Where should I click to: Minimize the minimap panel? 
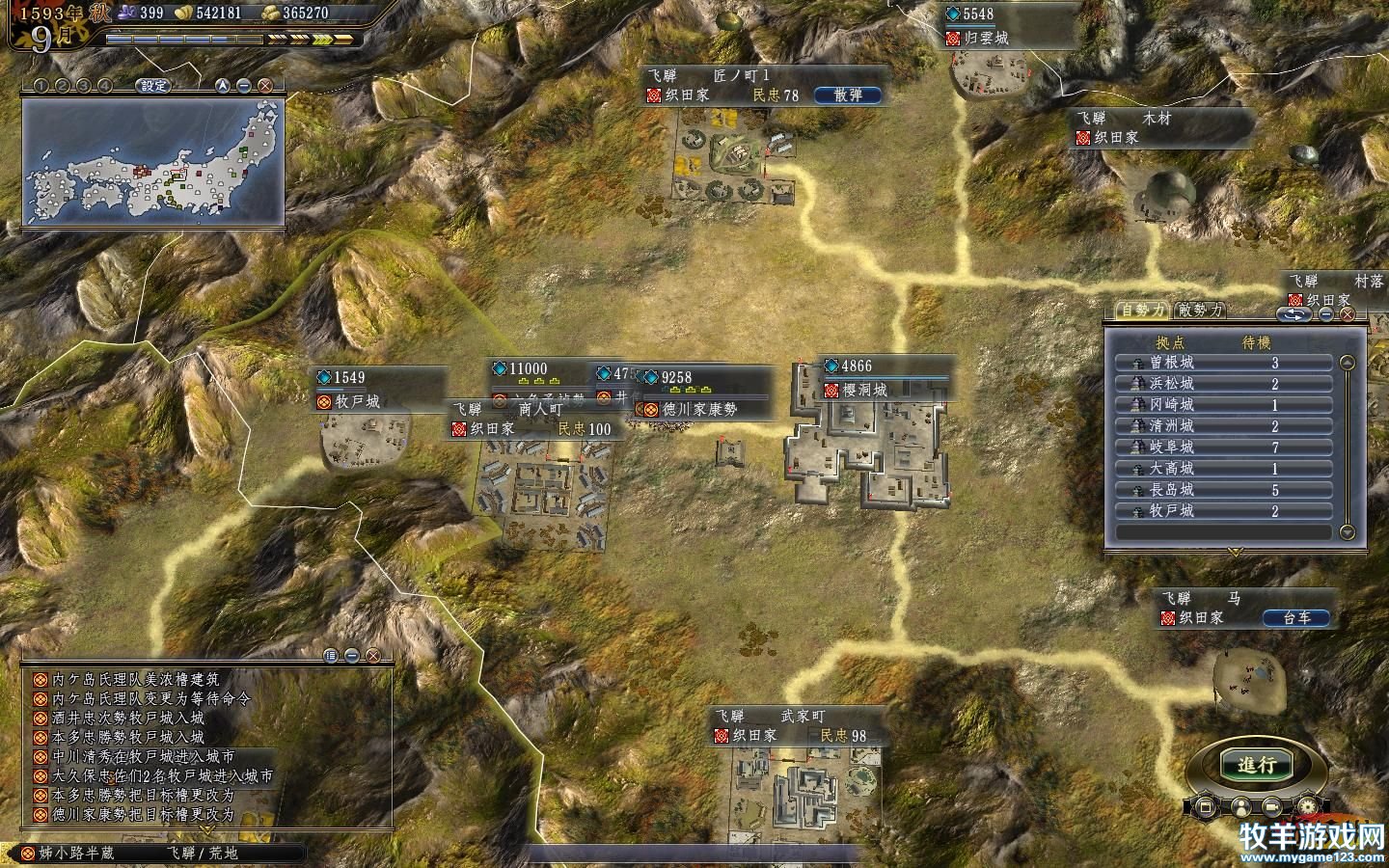(x=244, y=86)
